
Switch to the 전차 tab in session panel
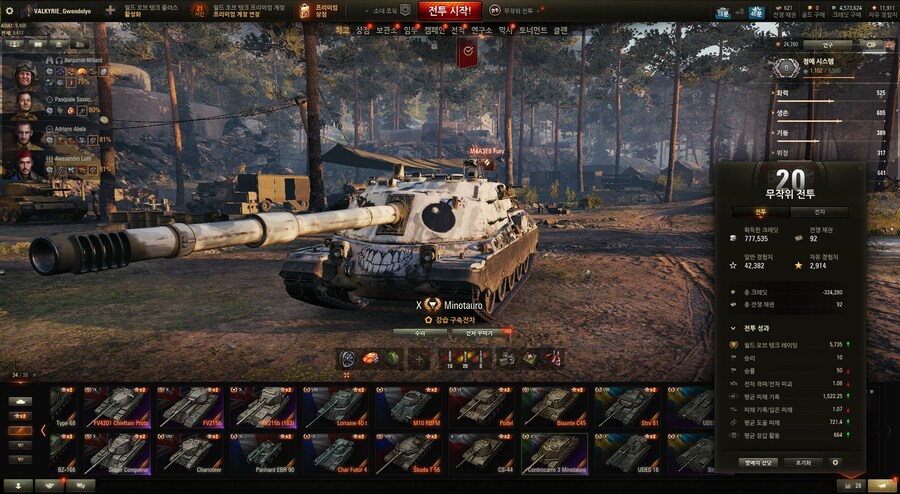[x=819, y=212]
